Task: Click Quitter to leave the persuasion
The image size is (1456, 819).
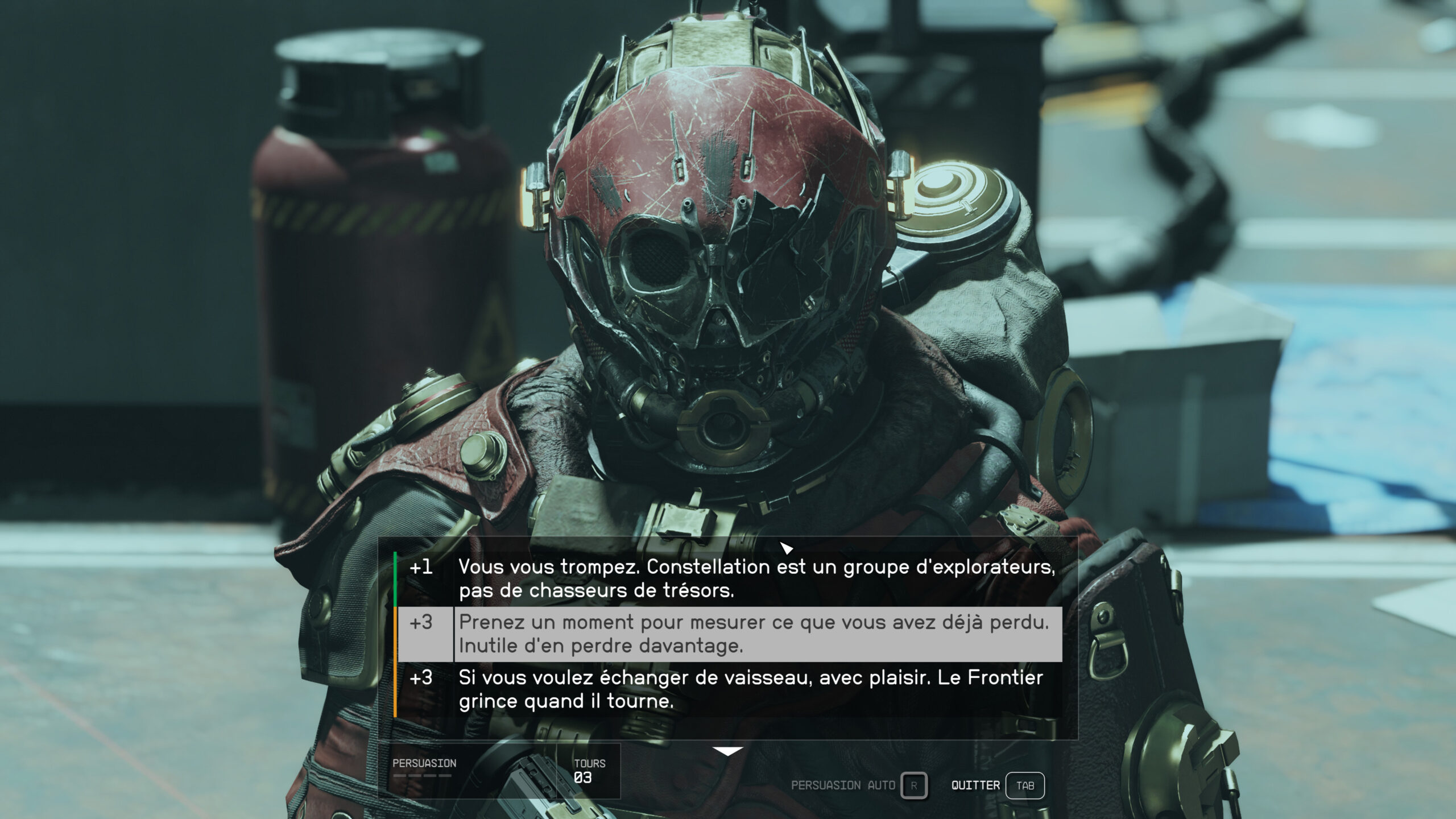Action: pyautogui.click(x=1024, y=785)
